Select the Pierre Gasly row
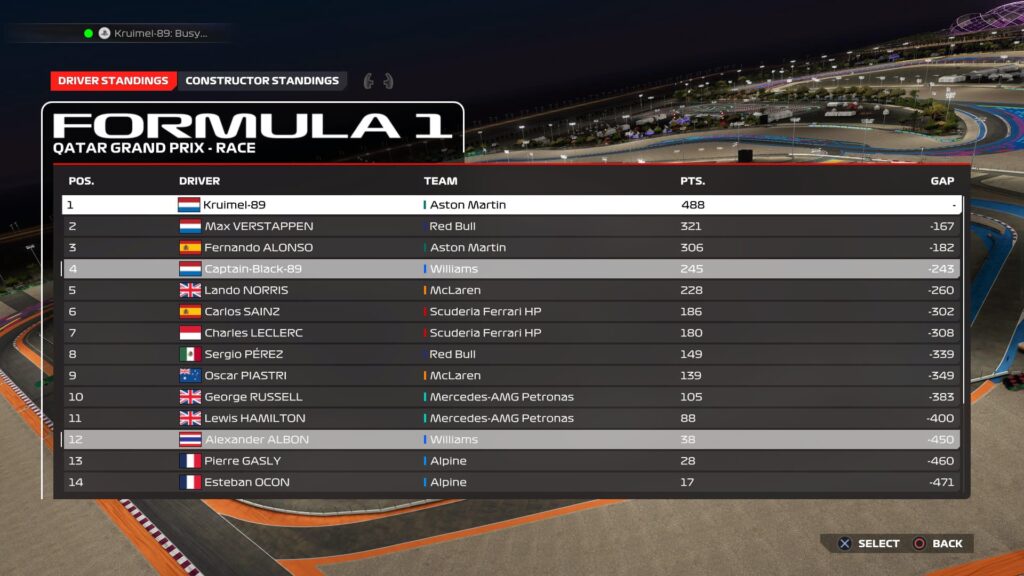Screen dimensions: 1024x576 click(511, 461)
